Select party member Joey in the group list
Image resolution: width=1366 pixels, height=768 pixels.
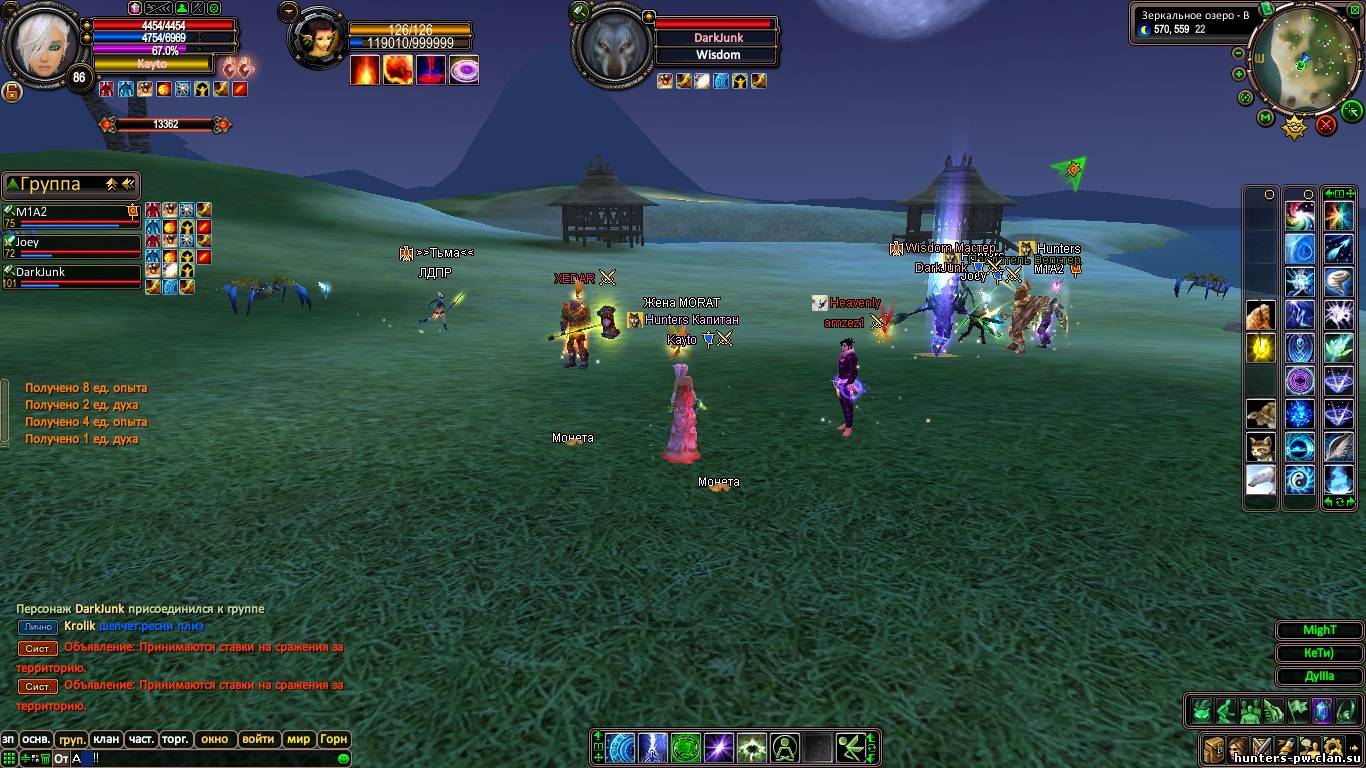[x=72, y=243]
